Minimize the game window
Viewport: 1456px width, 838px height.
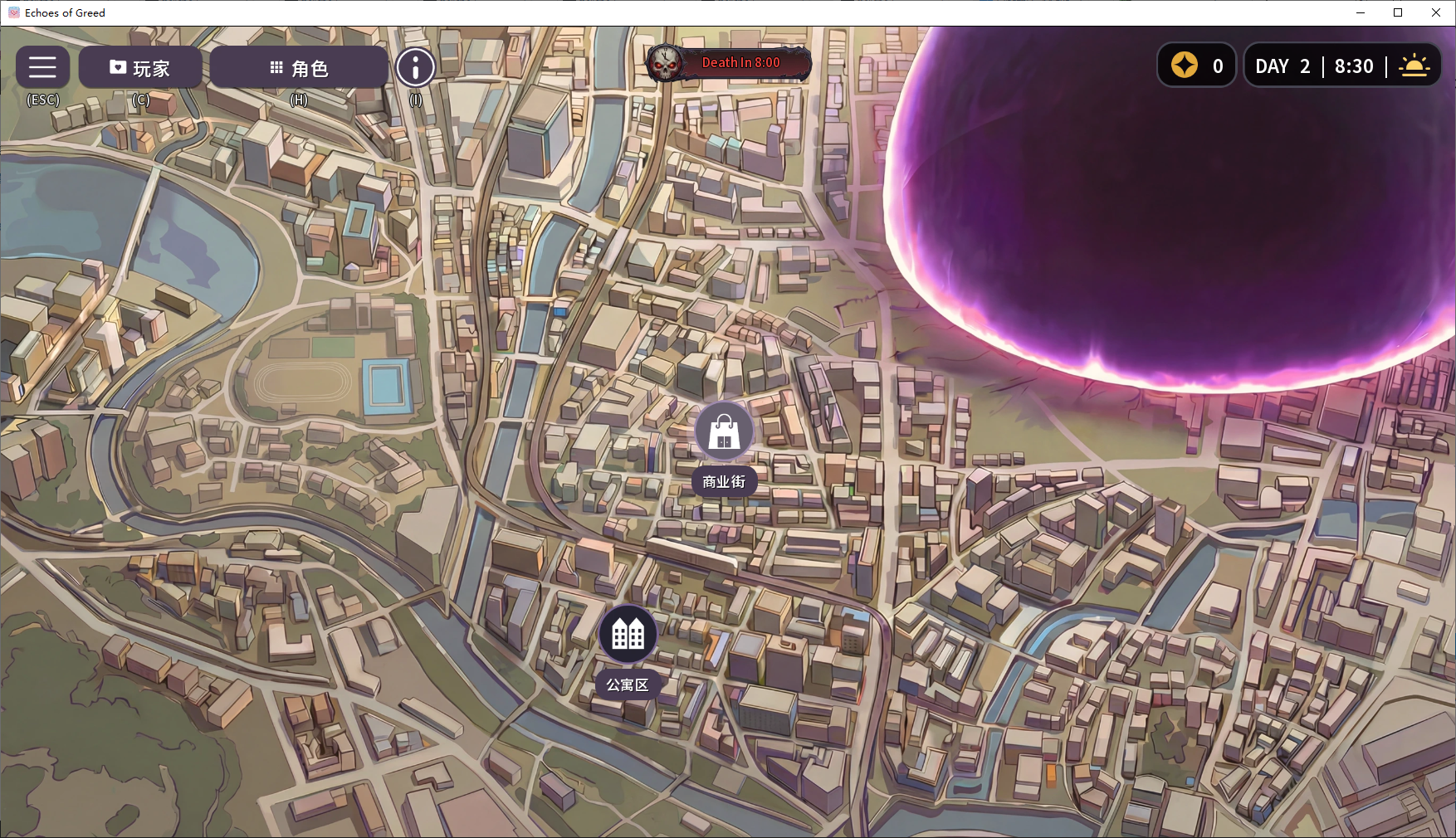[x=1361, y=12]
